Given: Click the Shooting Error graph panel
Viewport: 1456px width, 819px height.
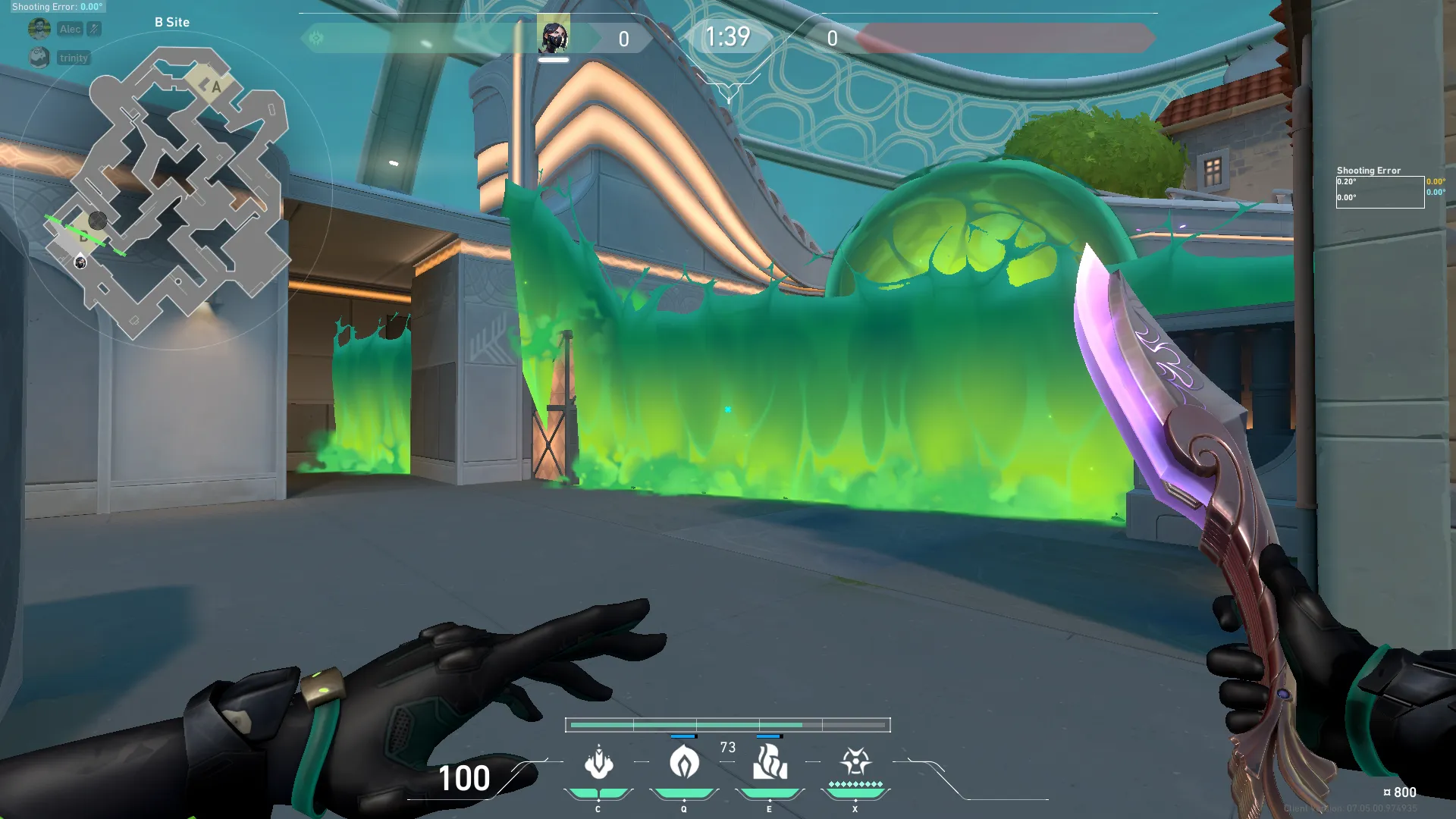Looking at the screenshot, I should [1379, 192].
